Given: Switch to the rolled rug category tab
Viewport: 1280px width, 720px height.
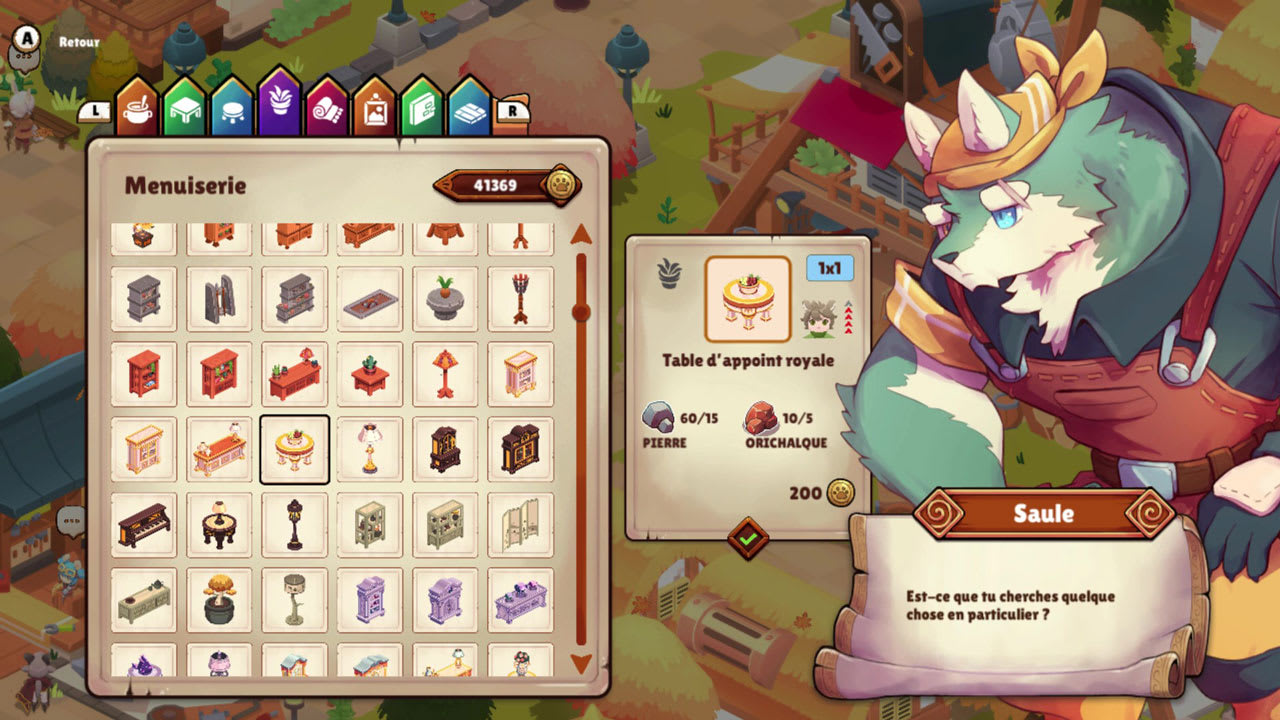Looking at the screenshot, I should [327, 110].
